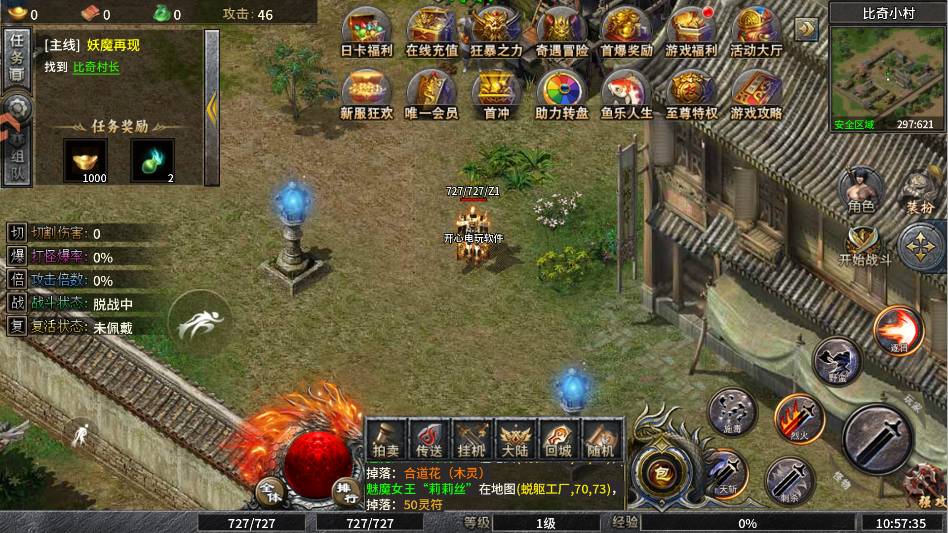This screenshot has width=948, height=533.
Task: Open the 游戏攻略 game guide
Action: point(757,93)
